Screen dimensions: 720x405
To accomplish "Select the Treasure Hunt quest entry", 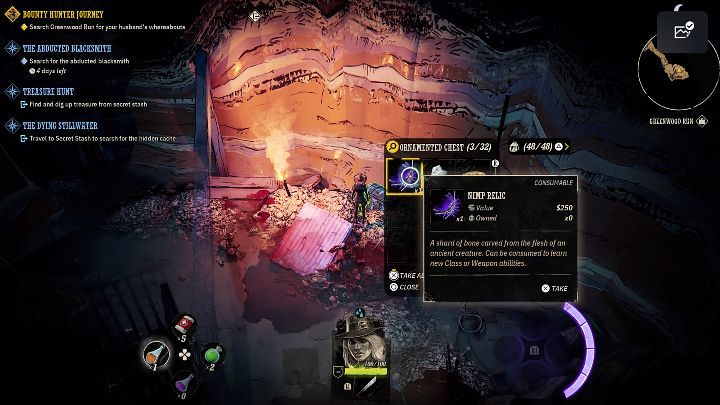I will click(x=50, y=91).
